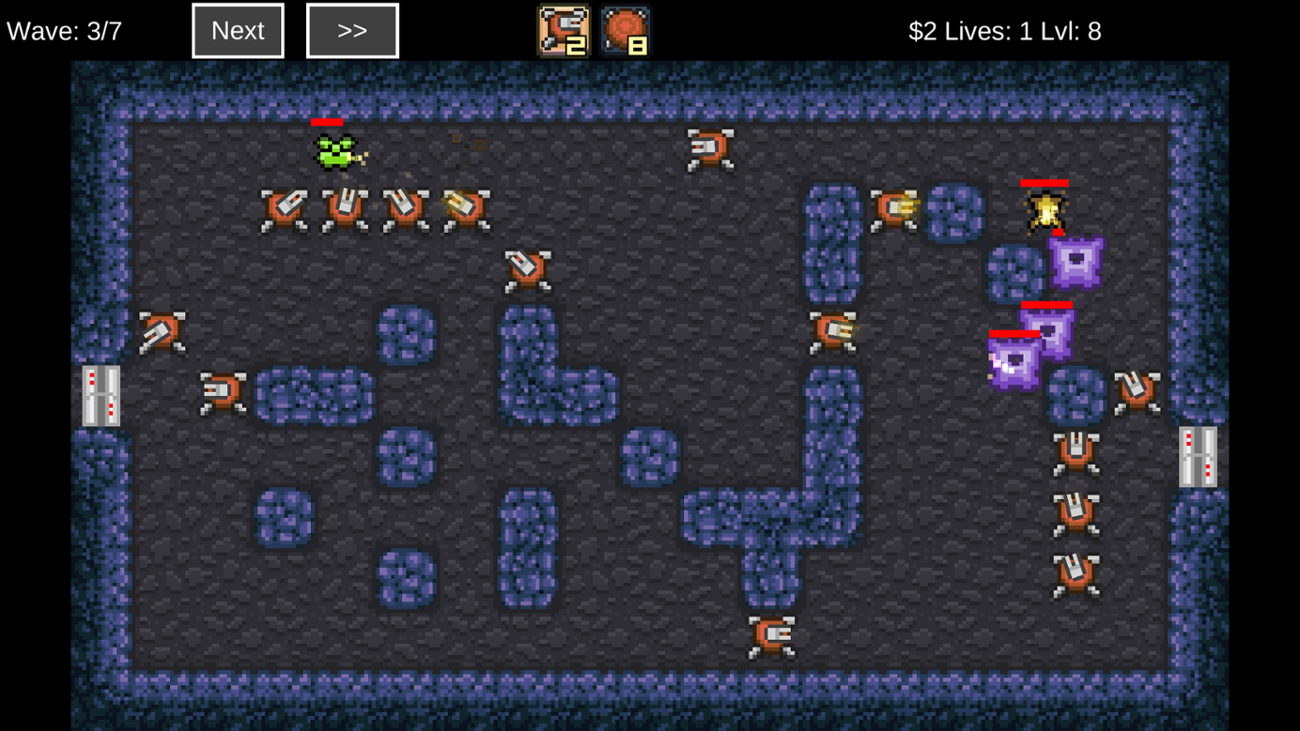The image size is (1300, 731).
Task: Click the money and lives status display
Action: (x=1003, y=31)
